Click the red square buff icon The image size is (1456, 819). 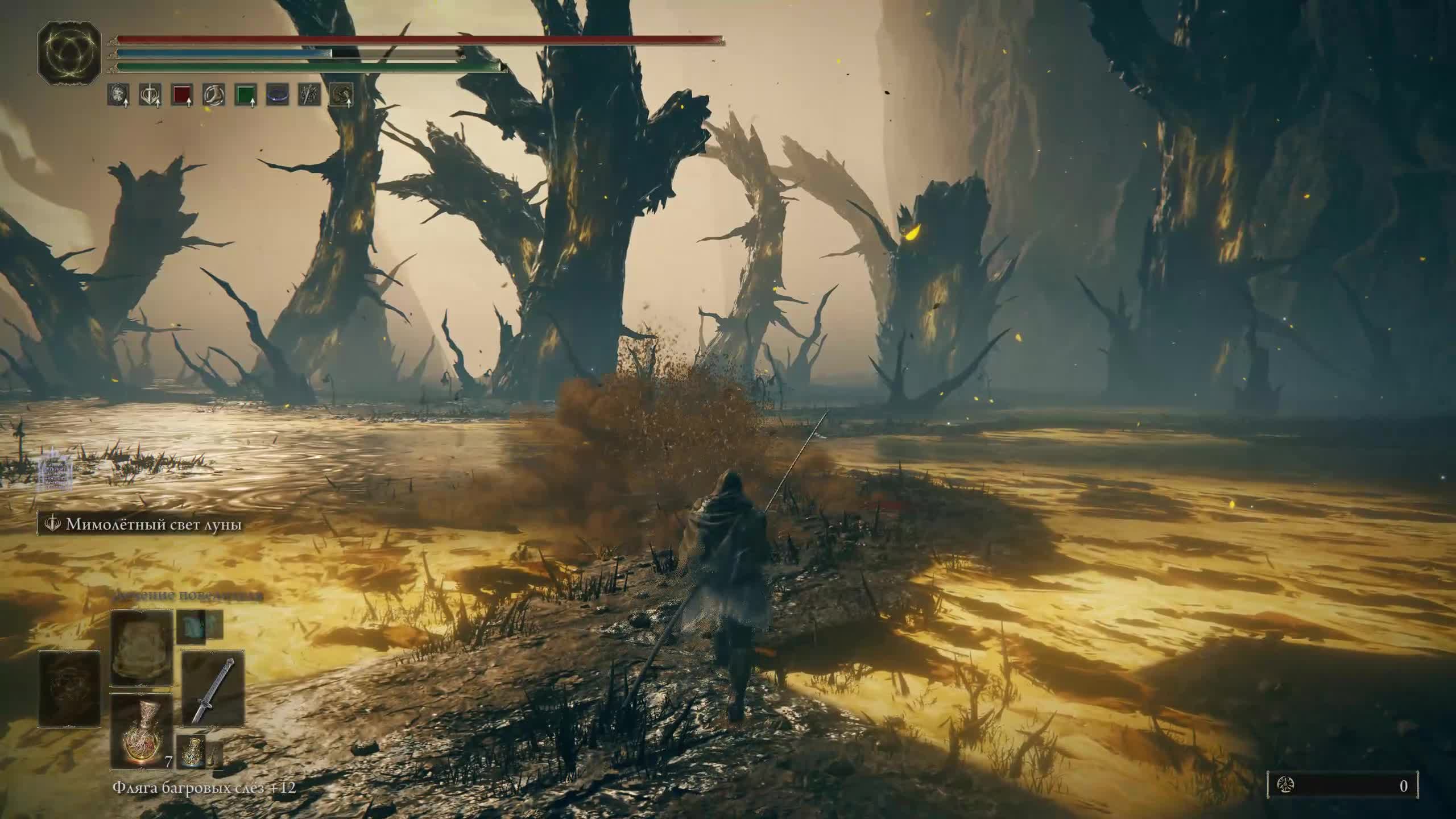182,94
